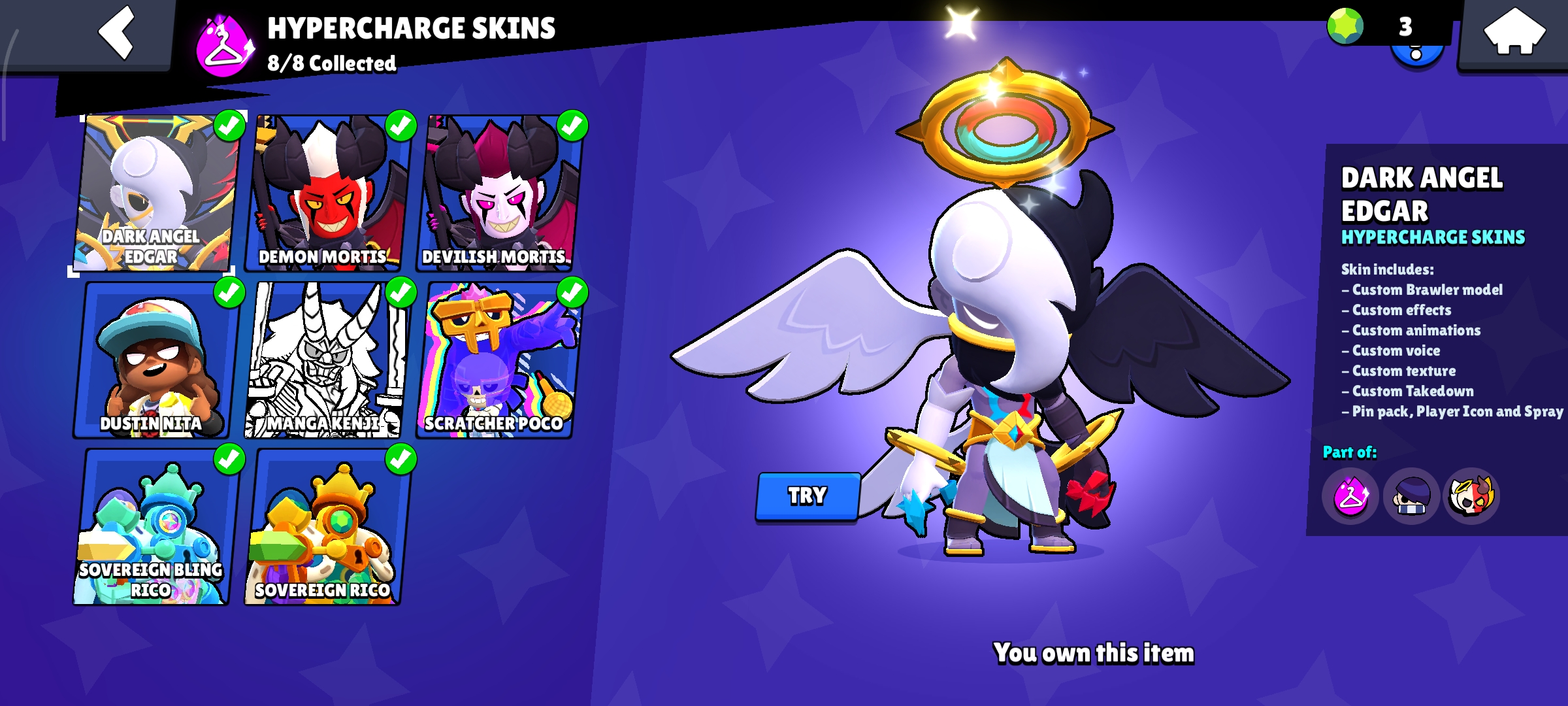This screenshot has width=1568, height=706.
Task: Select the Sovereign Bling Rico skin card
Action: pyautogui.click(x=153, y=527)
